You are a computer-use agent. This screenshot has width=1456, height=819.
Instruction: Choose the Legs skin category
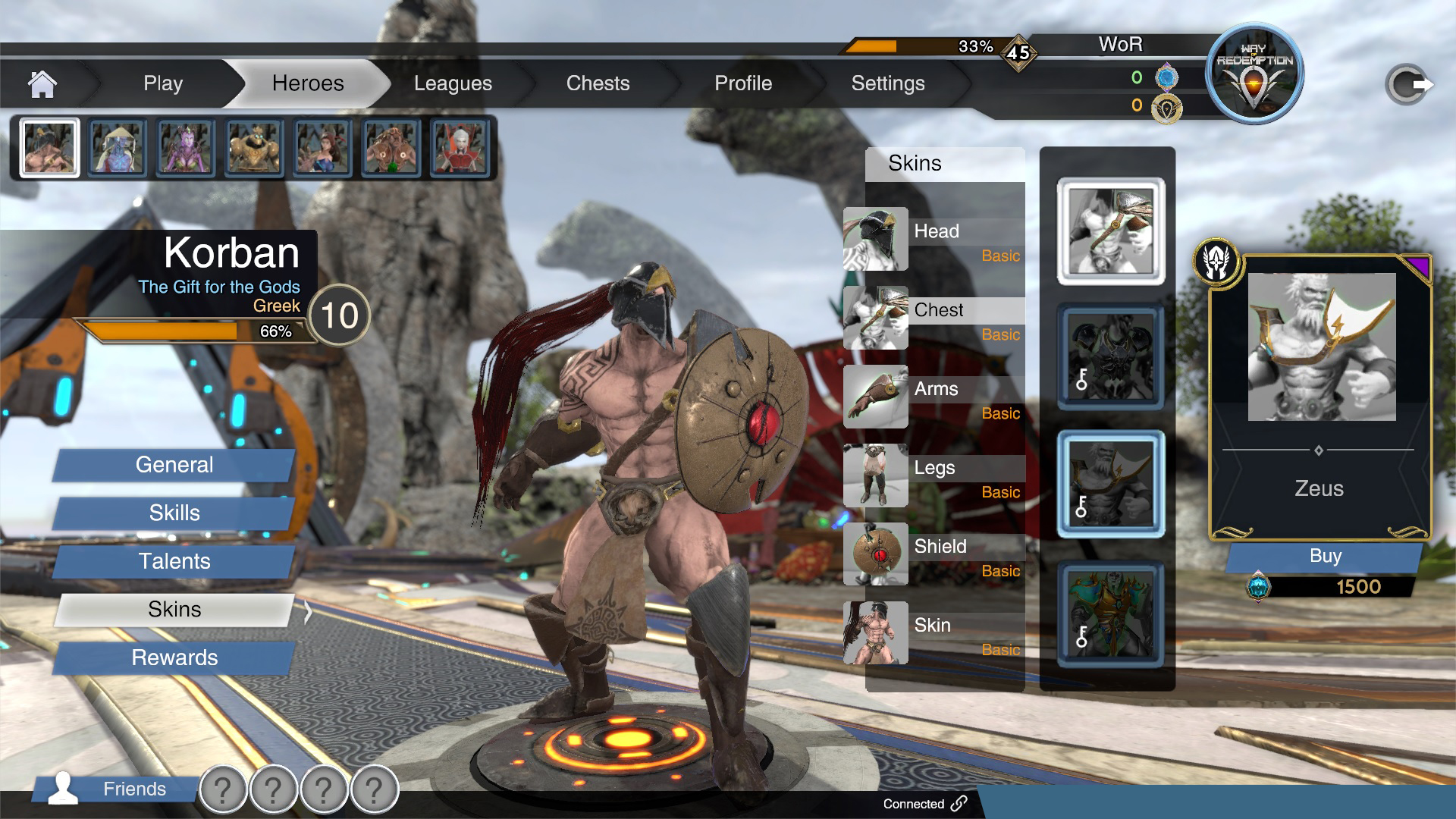(935, 476)
